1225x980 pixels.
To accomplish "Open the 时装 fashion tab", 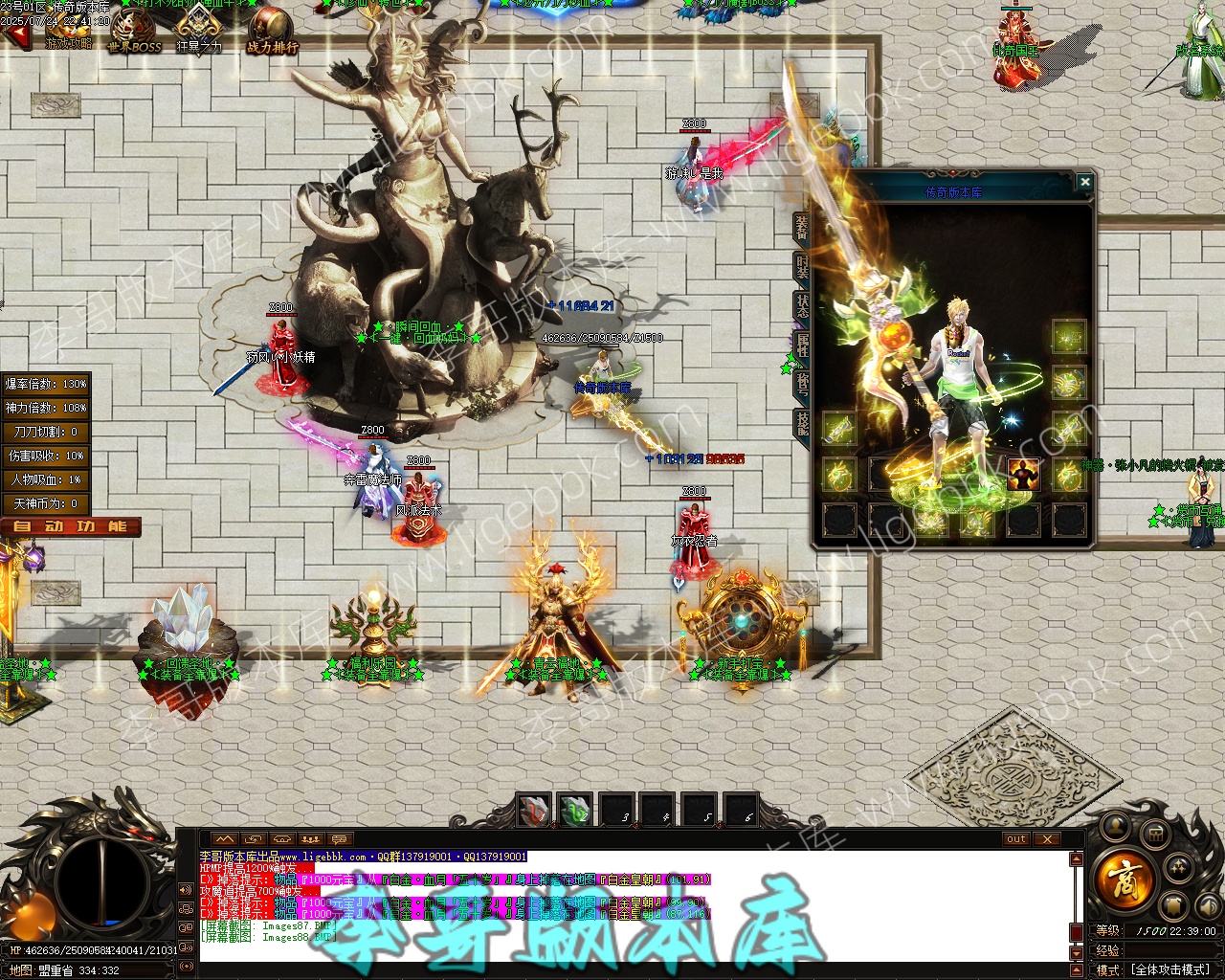I will [802, 267].
